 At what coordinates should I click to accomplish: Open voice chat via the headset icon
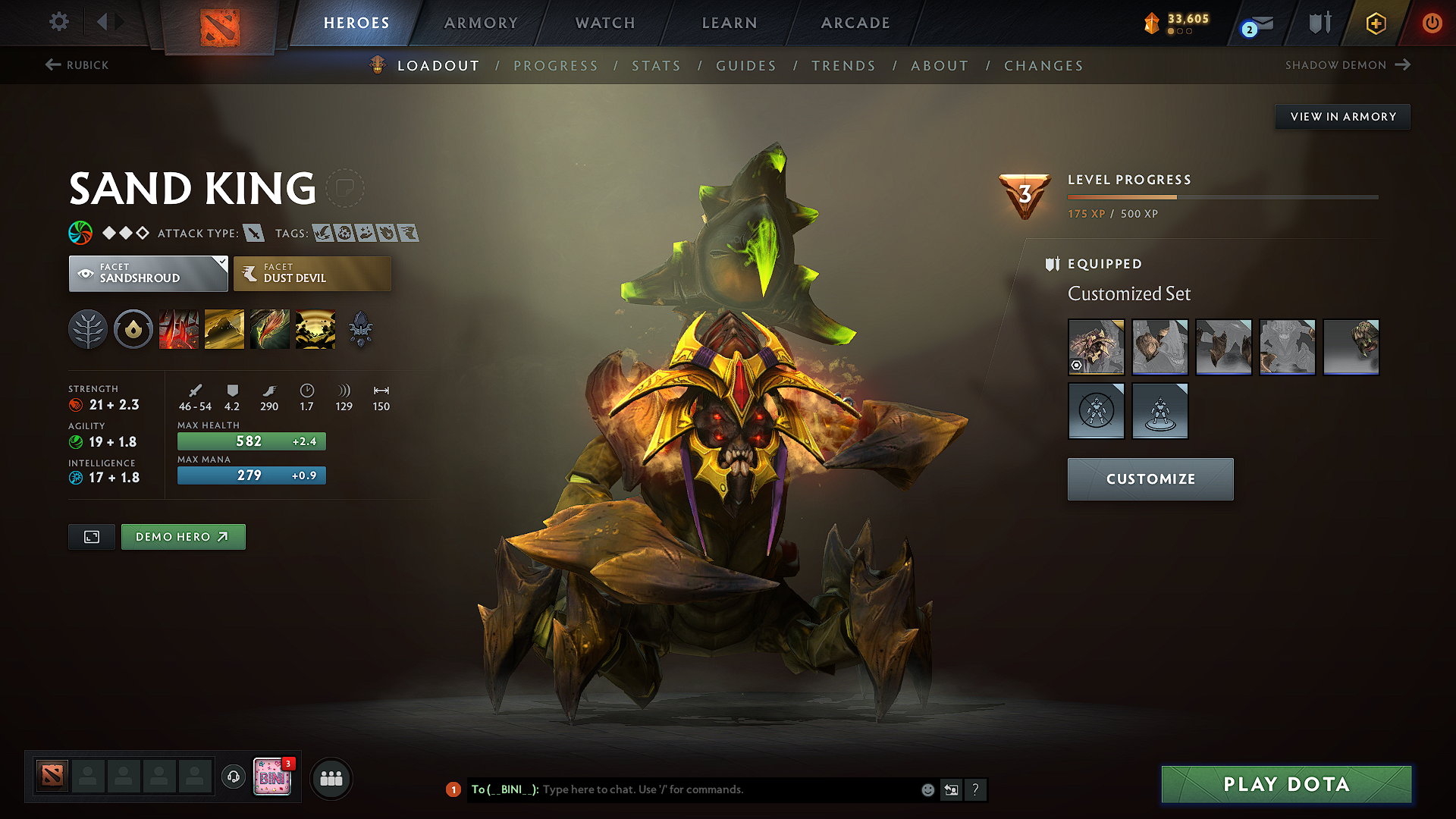pyautogui.click(x=233, y=777)
